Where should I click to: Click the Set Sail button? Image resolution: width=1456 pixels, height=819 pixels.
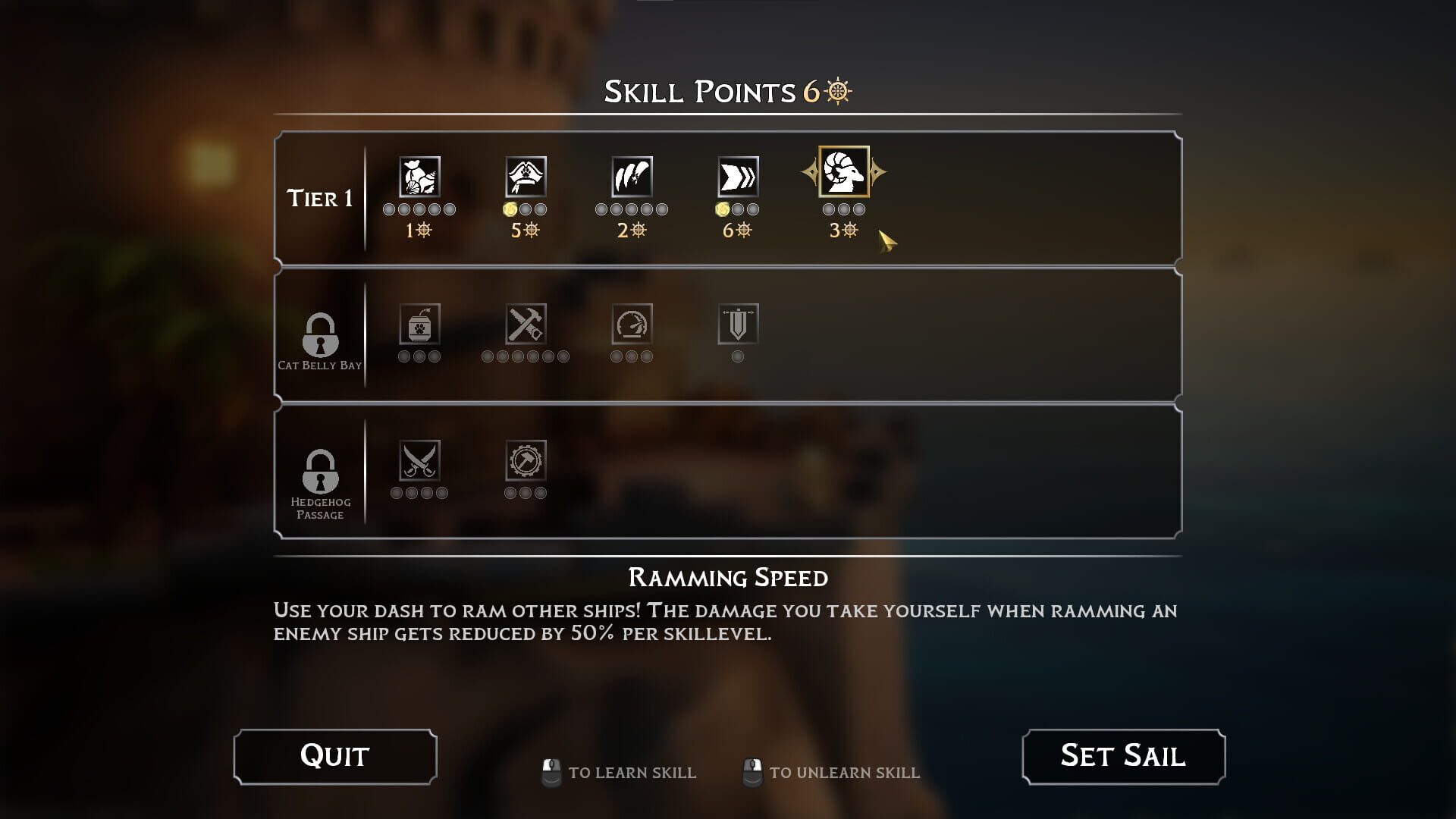(1125, 755)
